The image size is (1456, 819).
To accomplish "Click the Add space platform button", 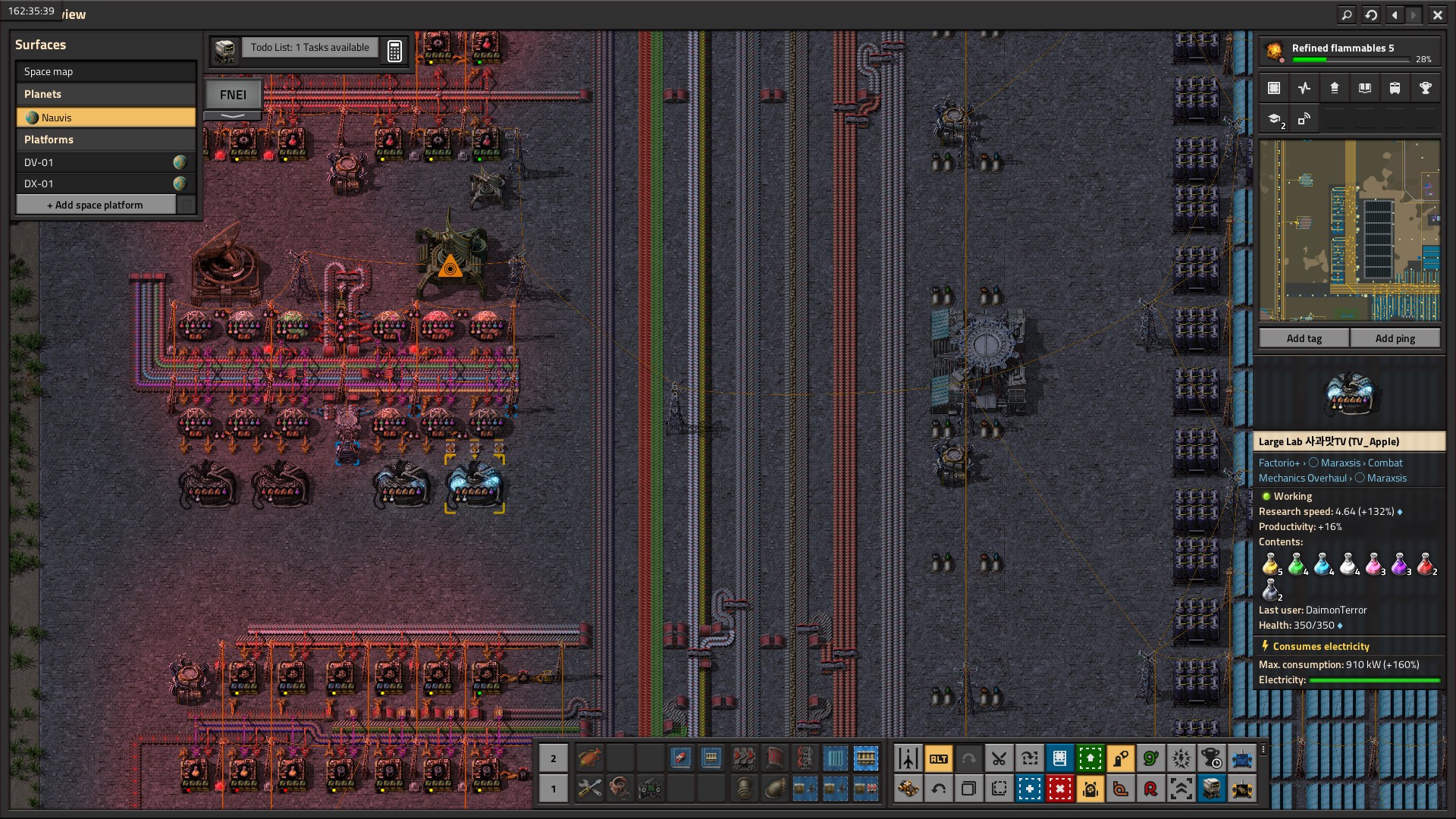I will tap(96, 205).
